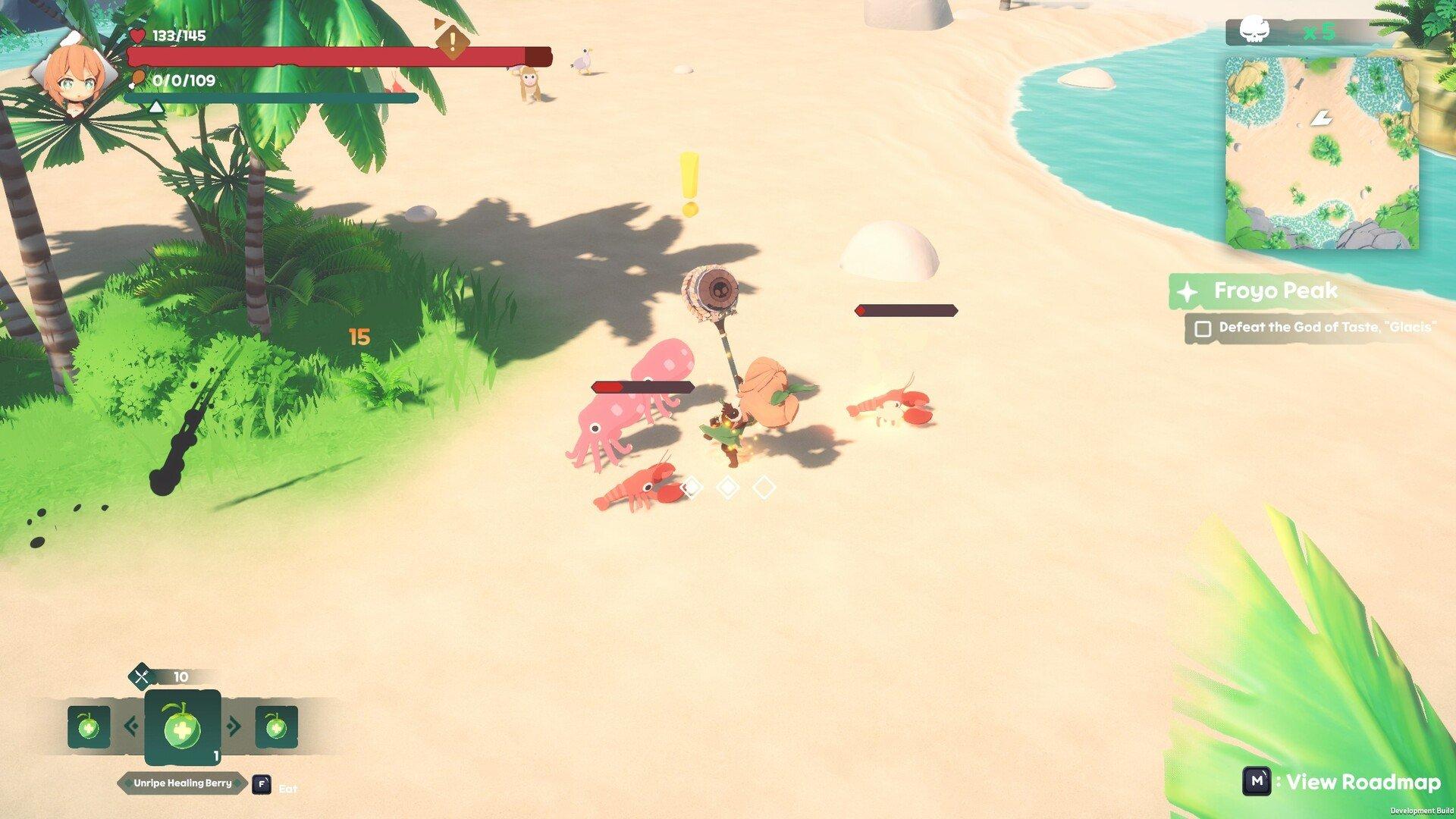Screen dimensions: 1456x819
Task: Select the Unripe Healing Berry center slot
Action: pos(183,727)
